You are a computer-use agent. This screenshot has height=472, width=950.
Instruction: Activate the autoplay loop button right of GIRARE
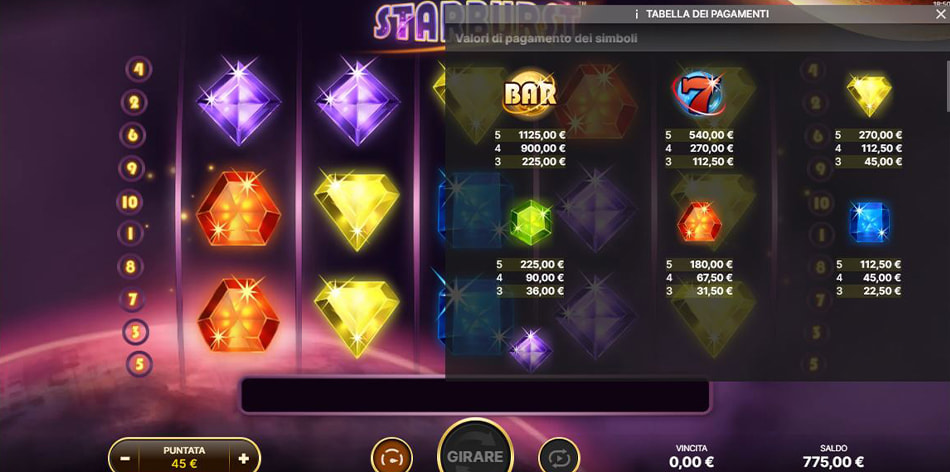(559, 458)
